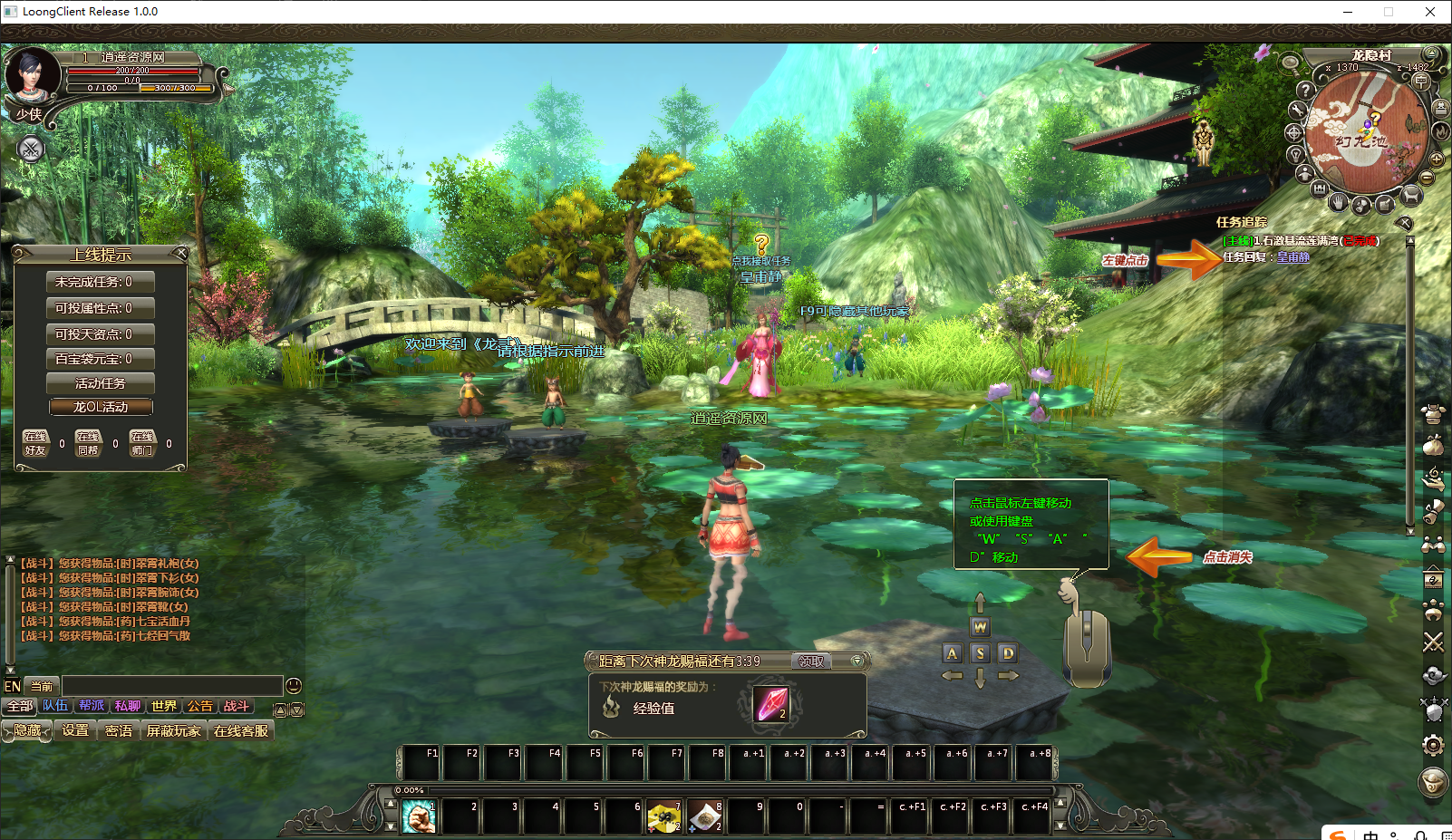This screenshot has width=1452, height=840.
Task: Open 活动任务 list
Action: coord(101,383)
